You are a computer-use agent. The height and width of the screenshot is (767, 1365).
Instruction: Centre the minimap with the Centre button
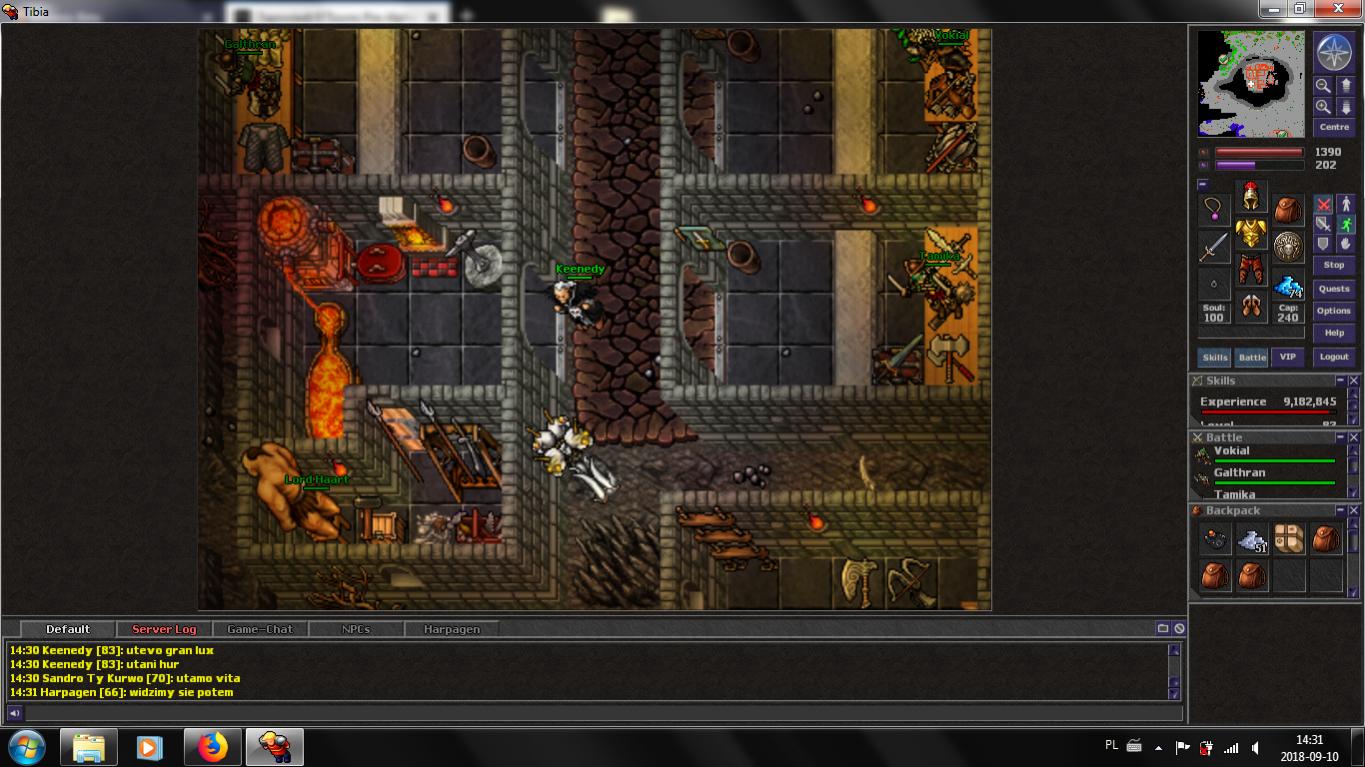[1334, 127]
